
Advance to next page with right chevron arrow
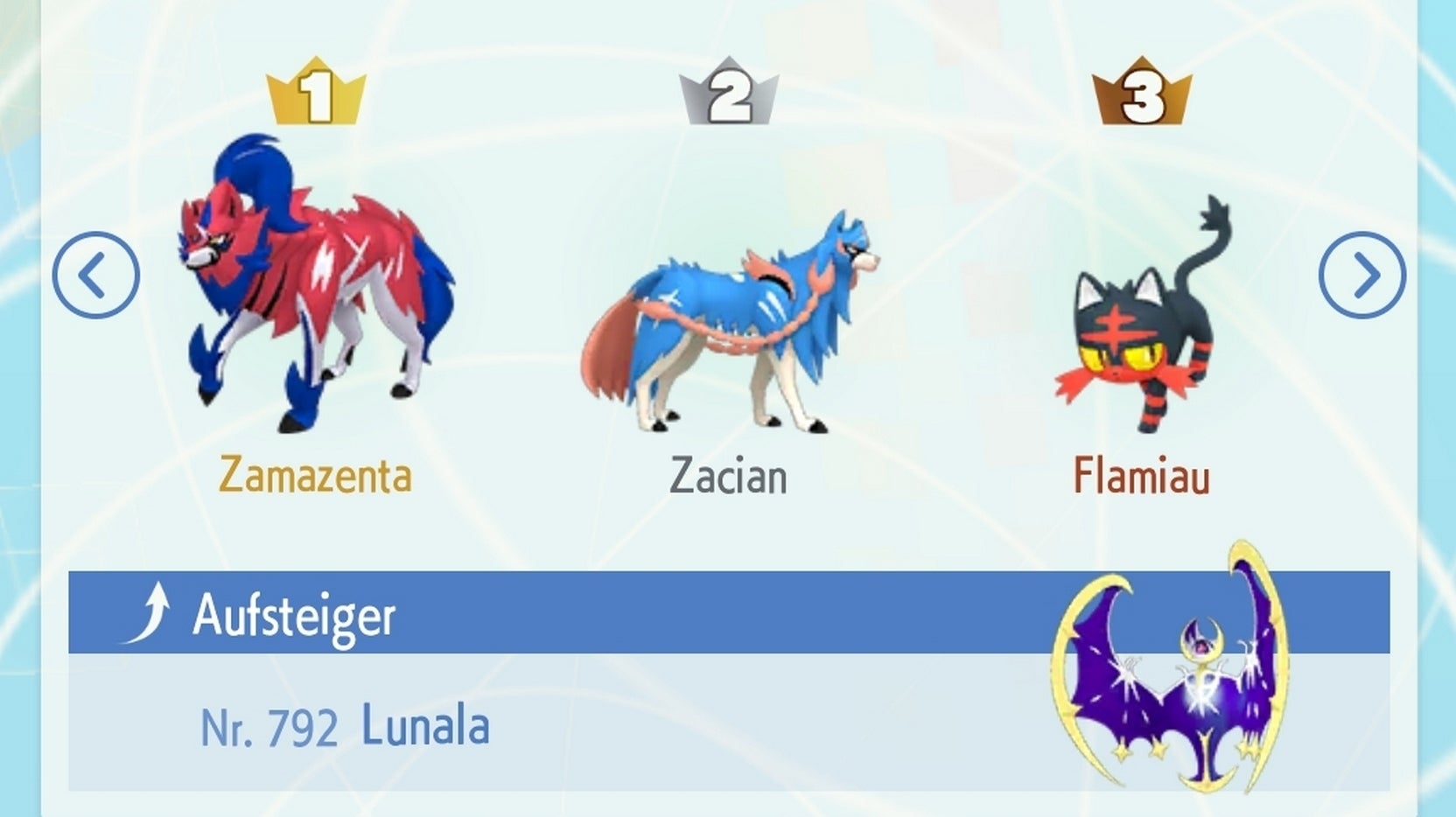[1363, 273]
